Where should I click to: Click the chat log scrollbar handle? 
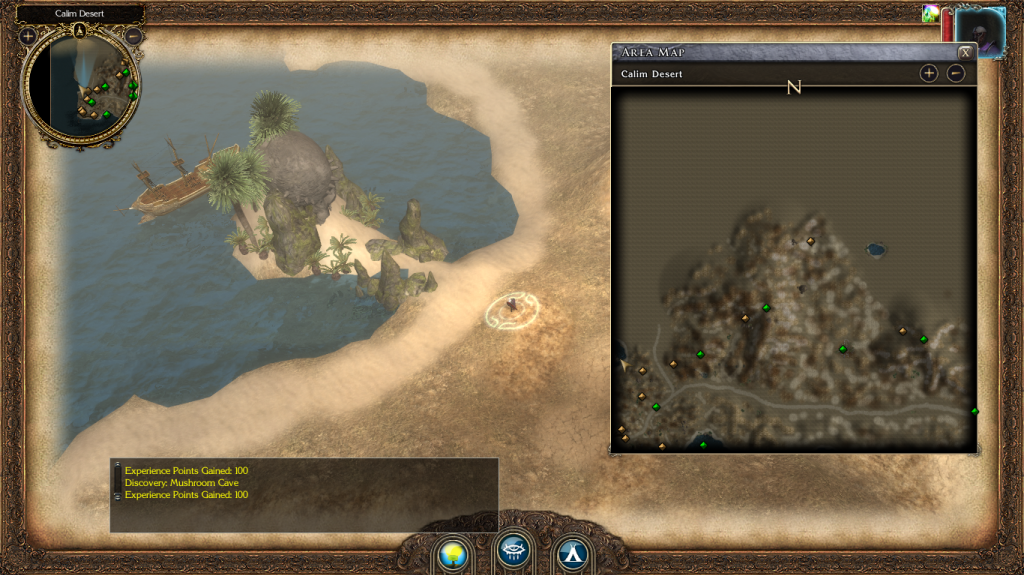click(117, 481)
